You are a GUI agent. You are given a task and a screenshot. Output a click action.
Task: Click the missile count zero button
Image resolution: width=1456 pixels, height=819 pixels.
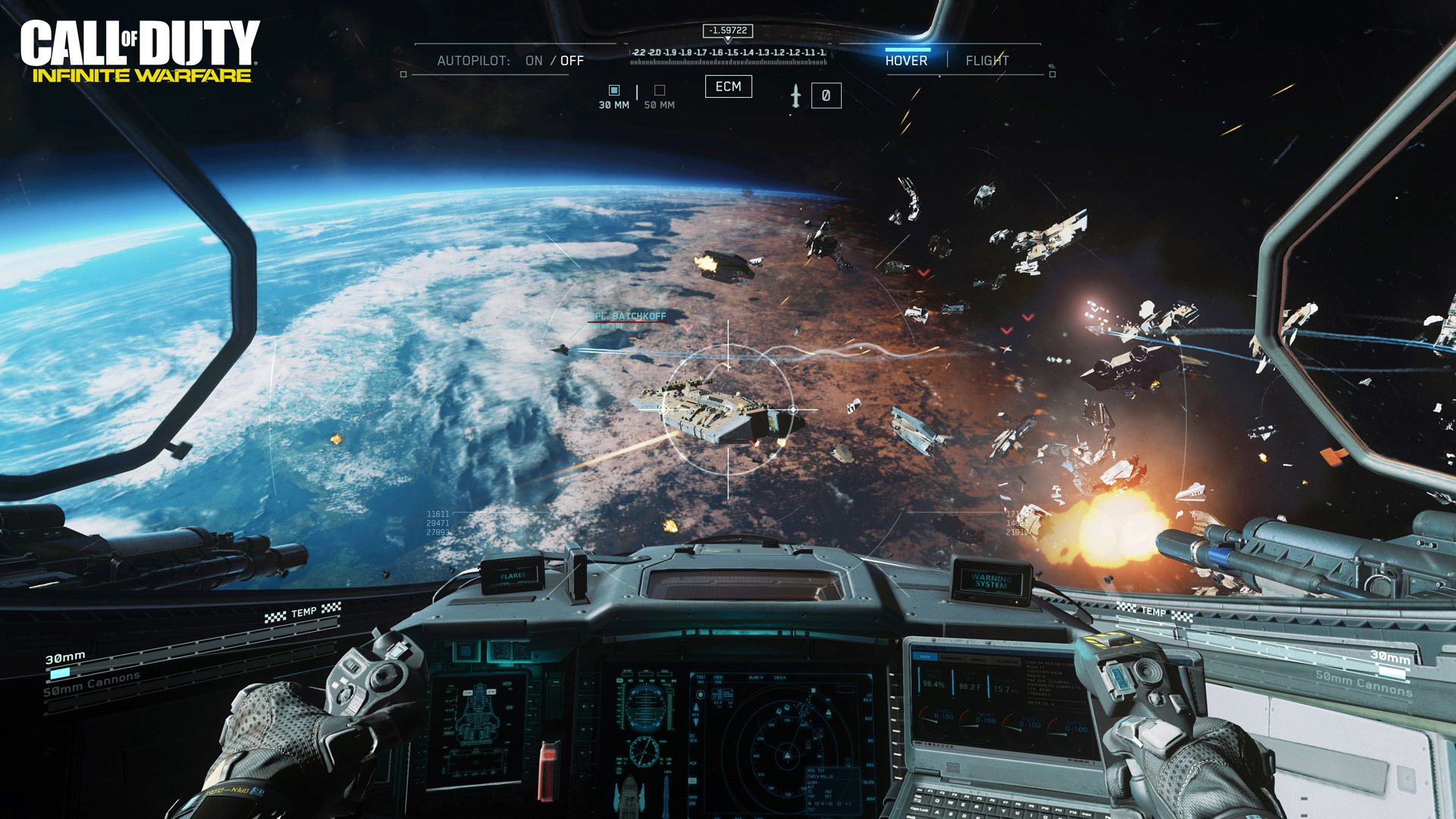[x=825, y=94]
